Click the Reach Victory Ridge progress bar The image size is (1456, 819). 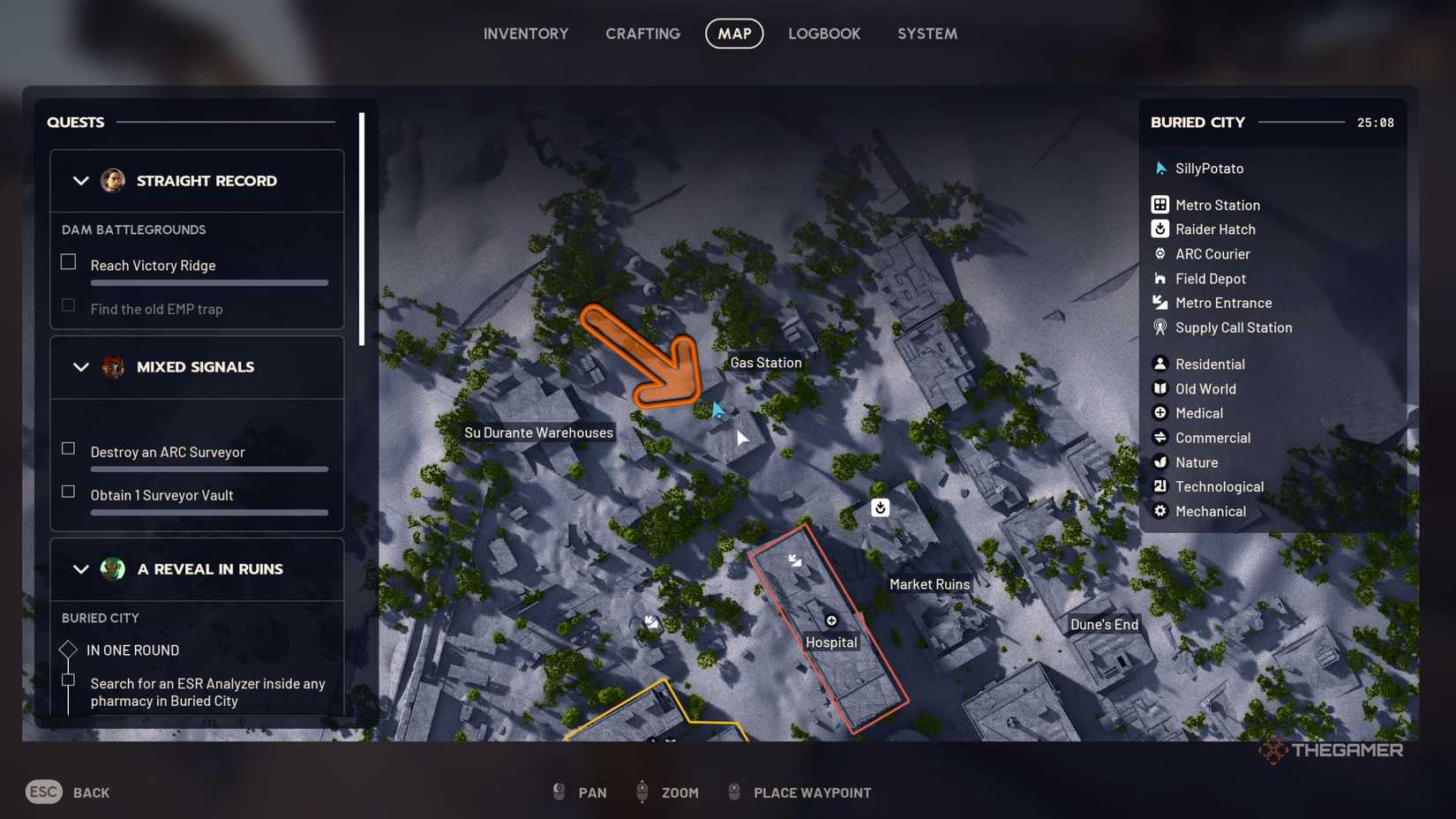click(x=209, y=282)
